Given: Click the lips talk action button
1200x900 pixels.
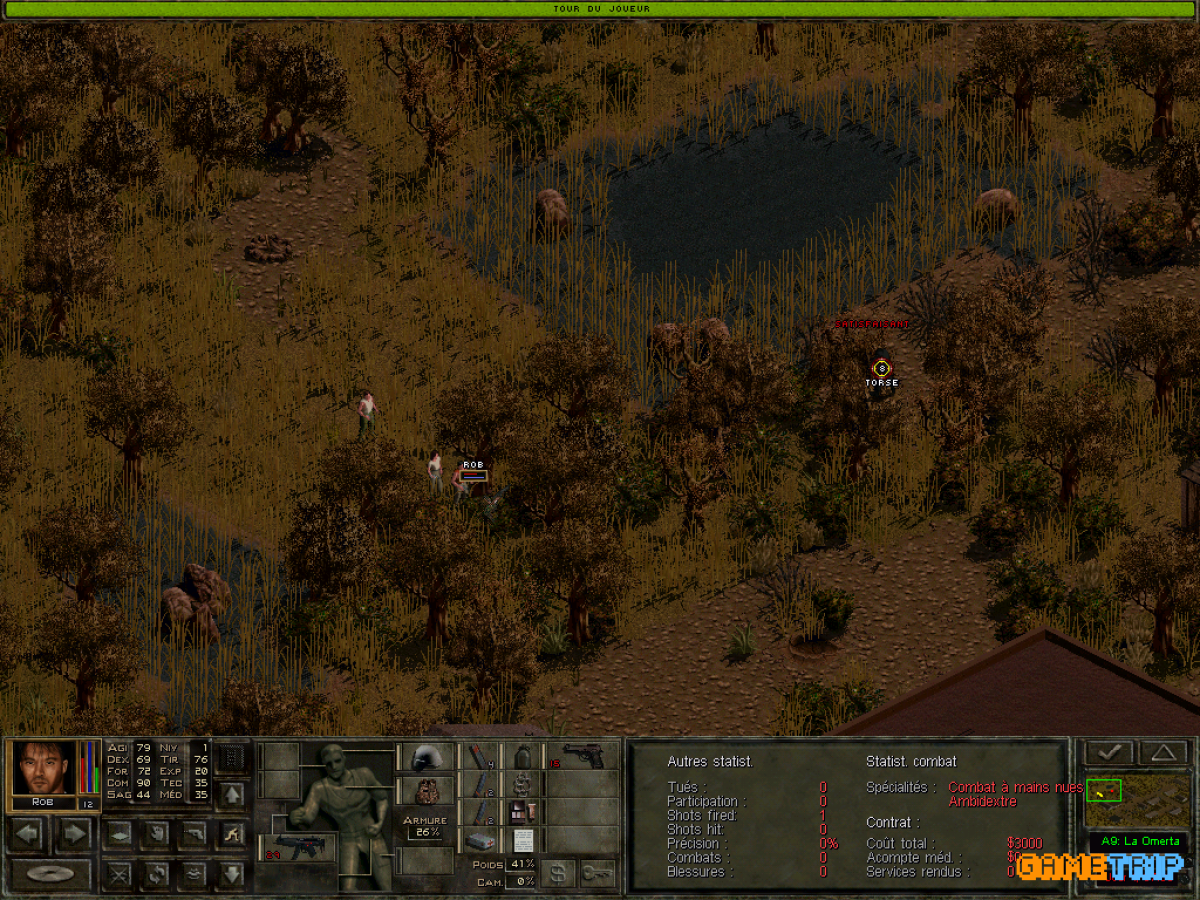Looking at the screenshot, I should coord(194,874).
